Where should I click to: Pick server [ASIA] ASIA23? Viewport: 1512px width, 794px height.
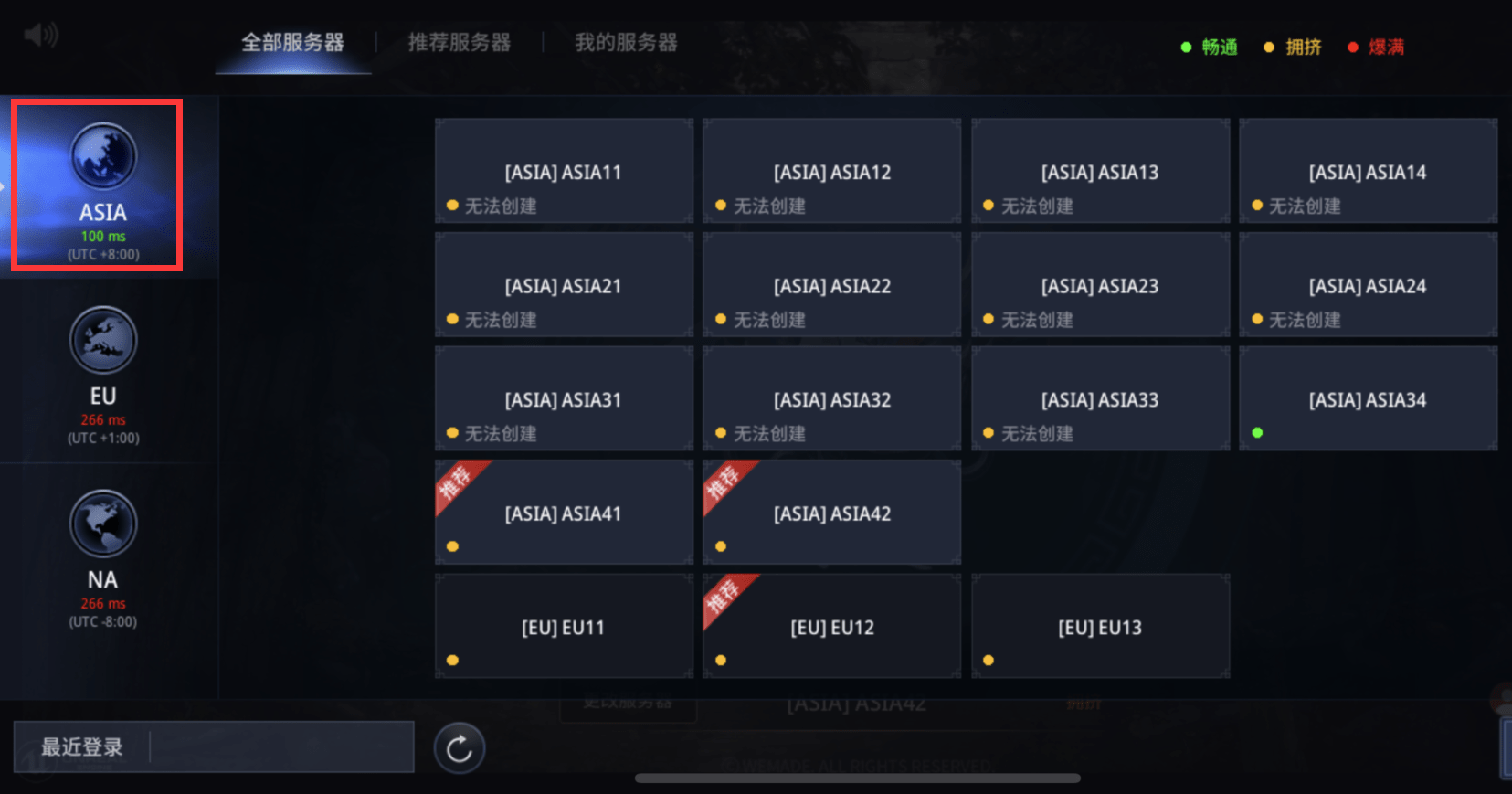pos(1100,285)
